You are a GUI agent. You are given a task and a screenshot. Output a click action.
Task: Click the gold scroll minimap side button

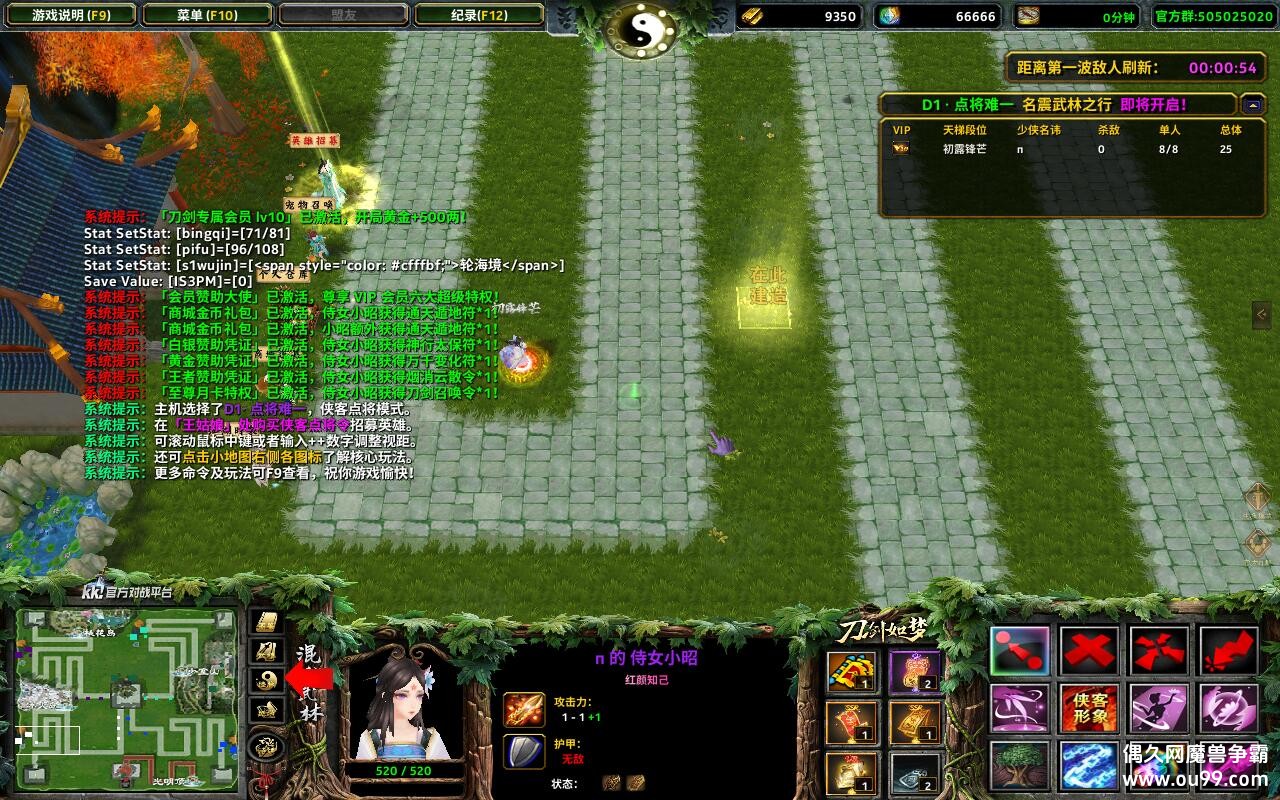[x=266, y=622]
